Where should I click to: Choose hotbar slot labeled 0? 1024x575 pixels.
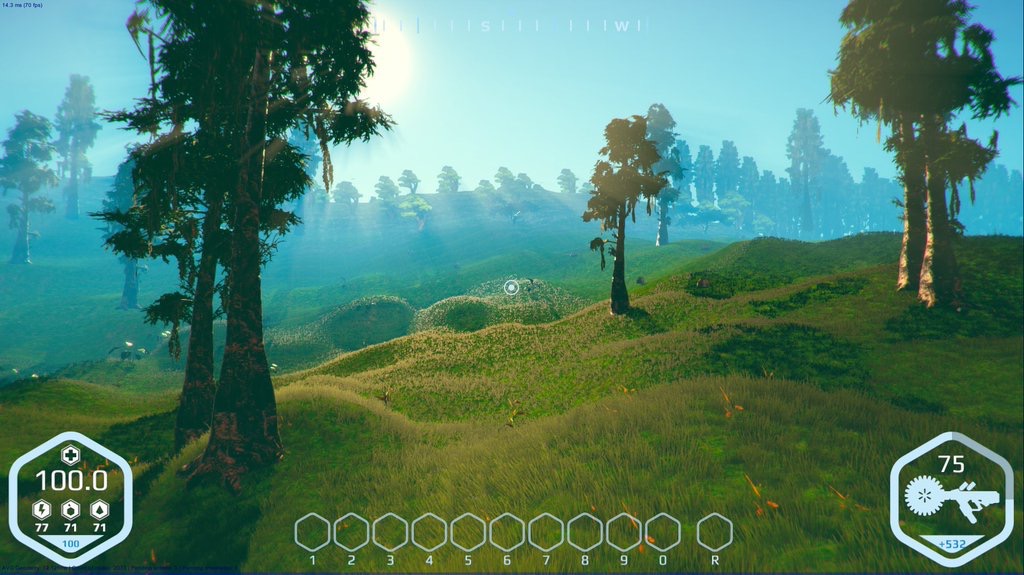click(663, 532)
